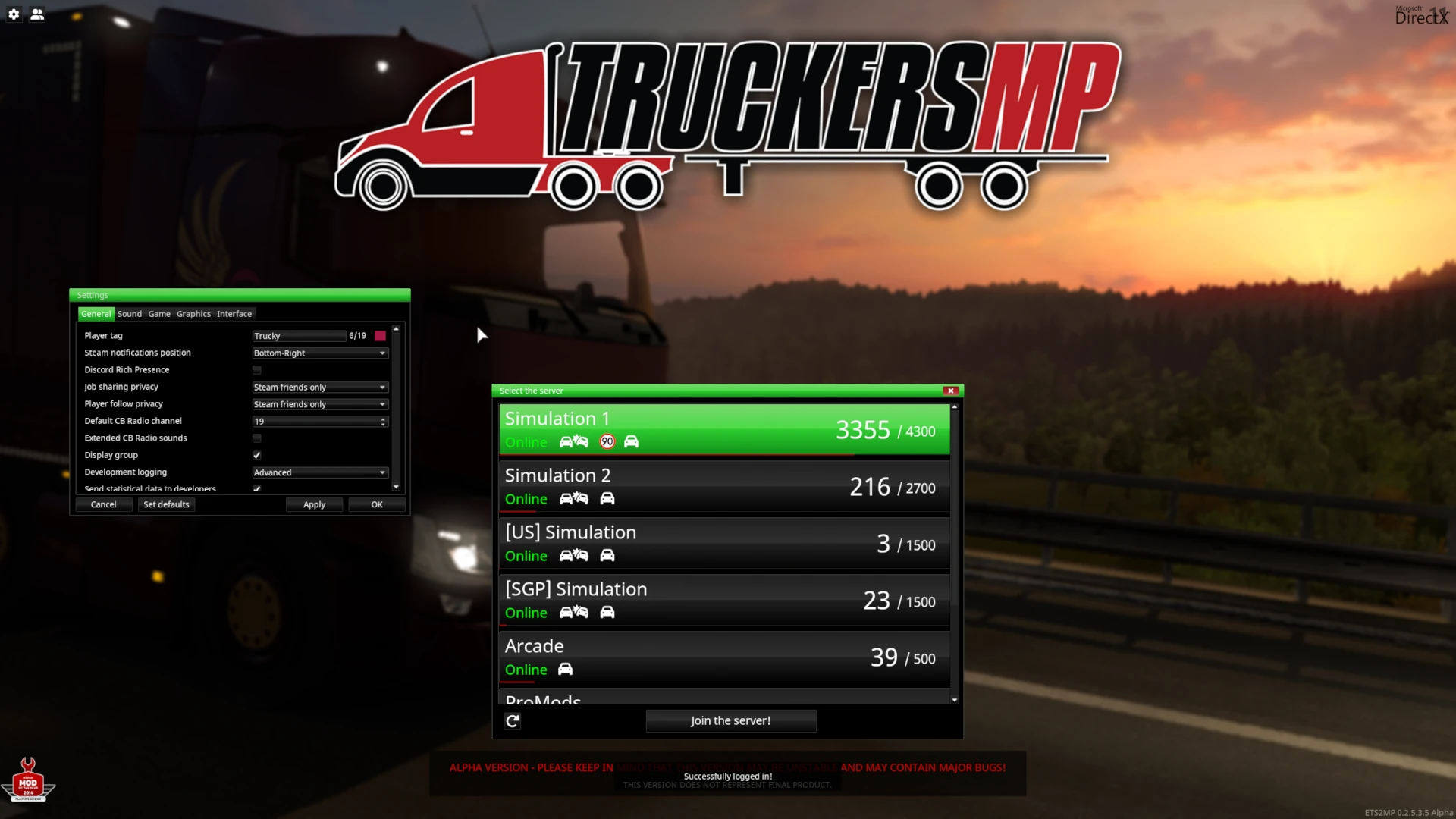The width and height of the screenshot is (1456, 819).
Task: Edit the Player tag text field
Action: click(x=299, y=336)
